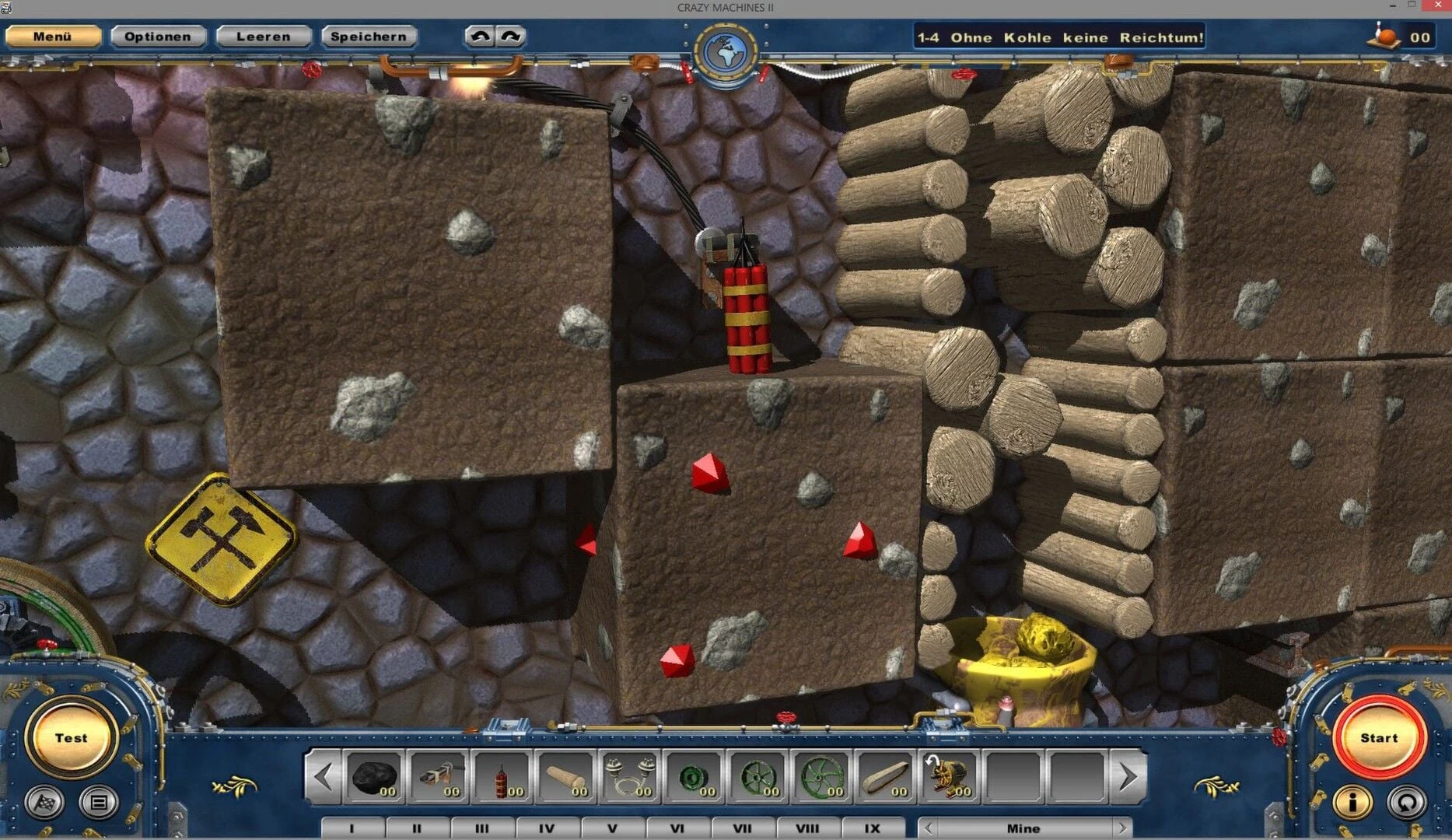Open the checkered flag goals button
The width and height of the screenshot is (1452, 840).
point(44,802)
